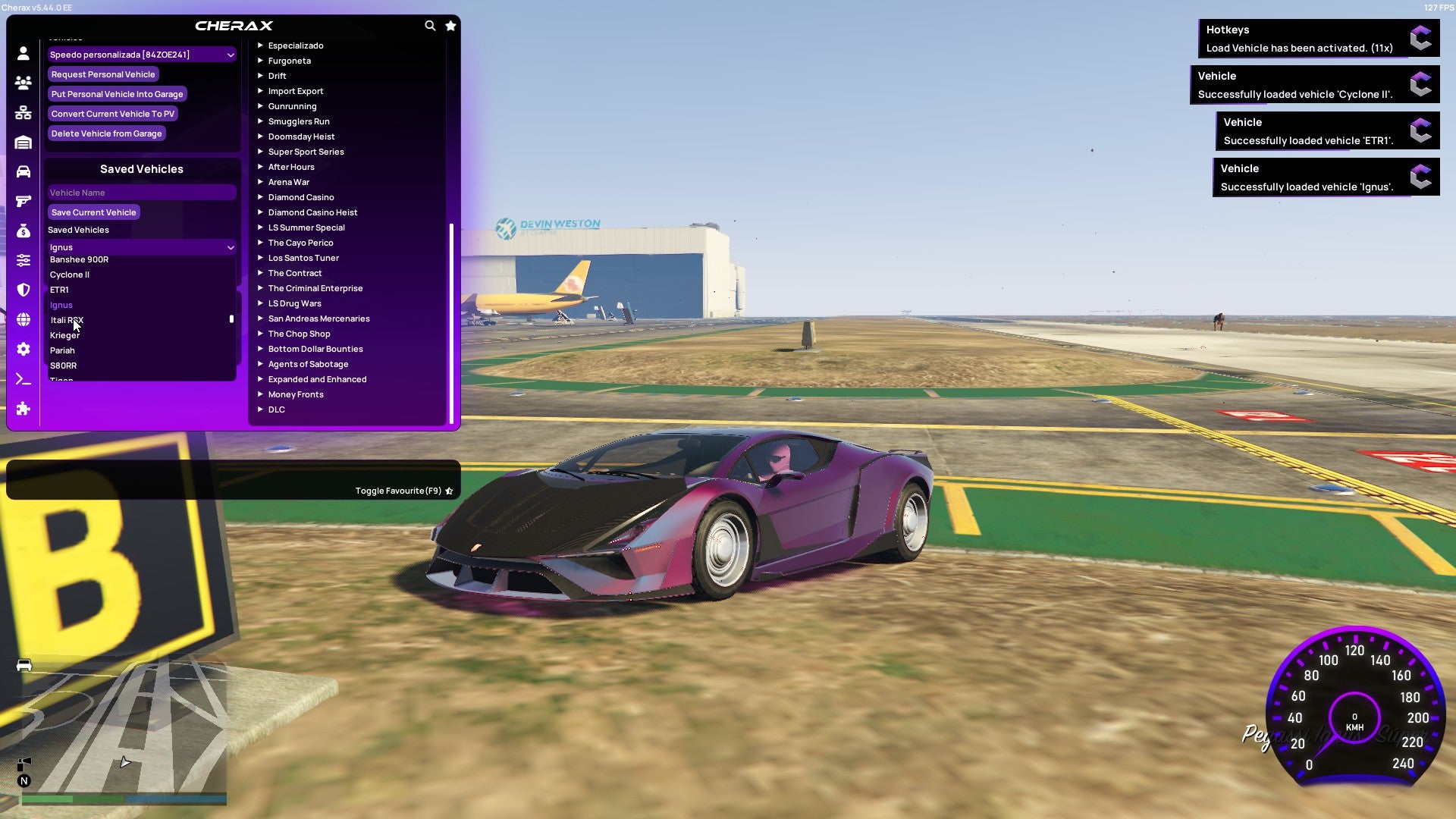
Task: Open the Weapons pistol icon
Action: point(23,201)
